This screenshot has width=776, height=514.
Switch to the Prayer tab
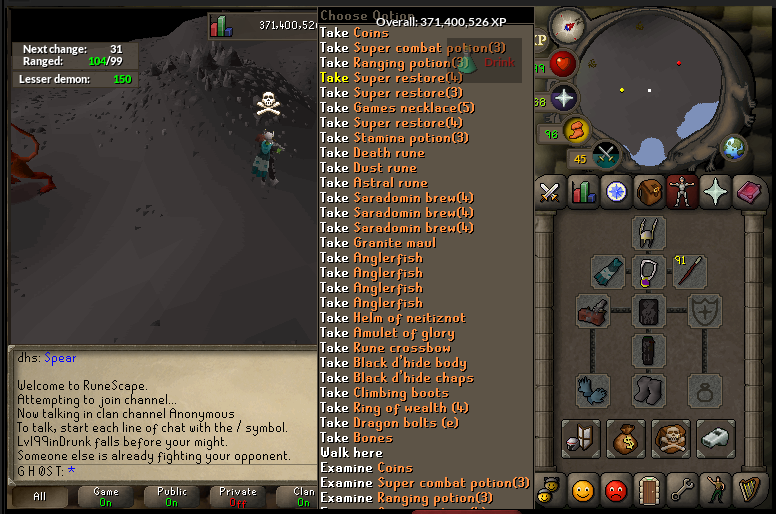click(714, 192)
